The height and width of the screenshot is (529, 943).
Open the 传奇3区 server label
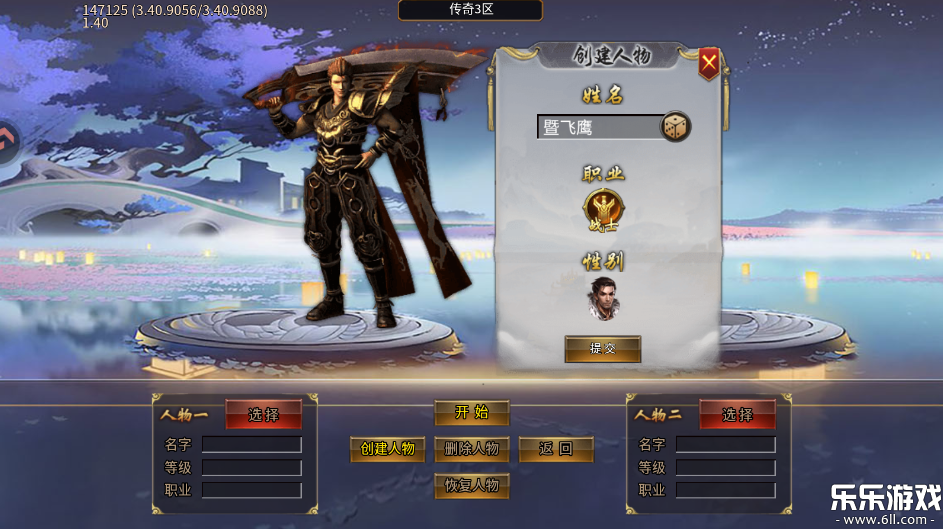[x=471, y=10]
